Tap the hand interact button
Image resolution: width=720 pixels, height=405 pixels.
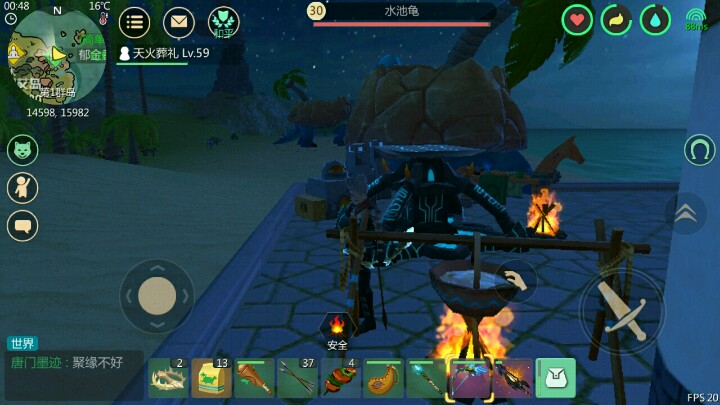point(516,282)
